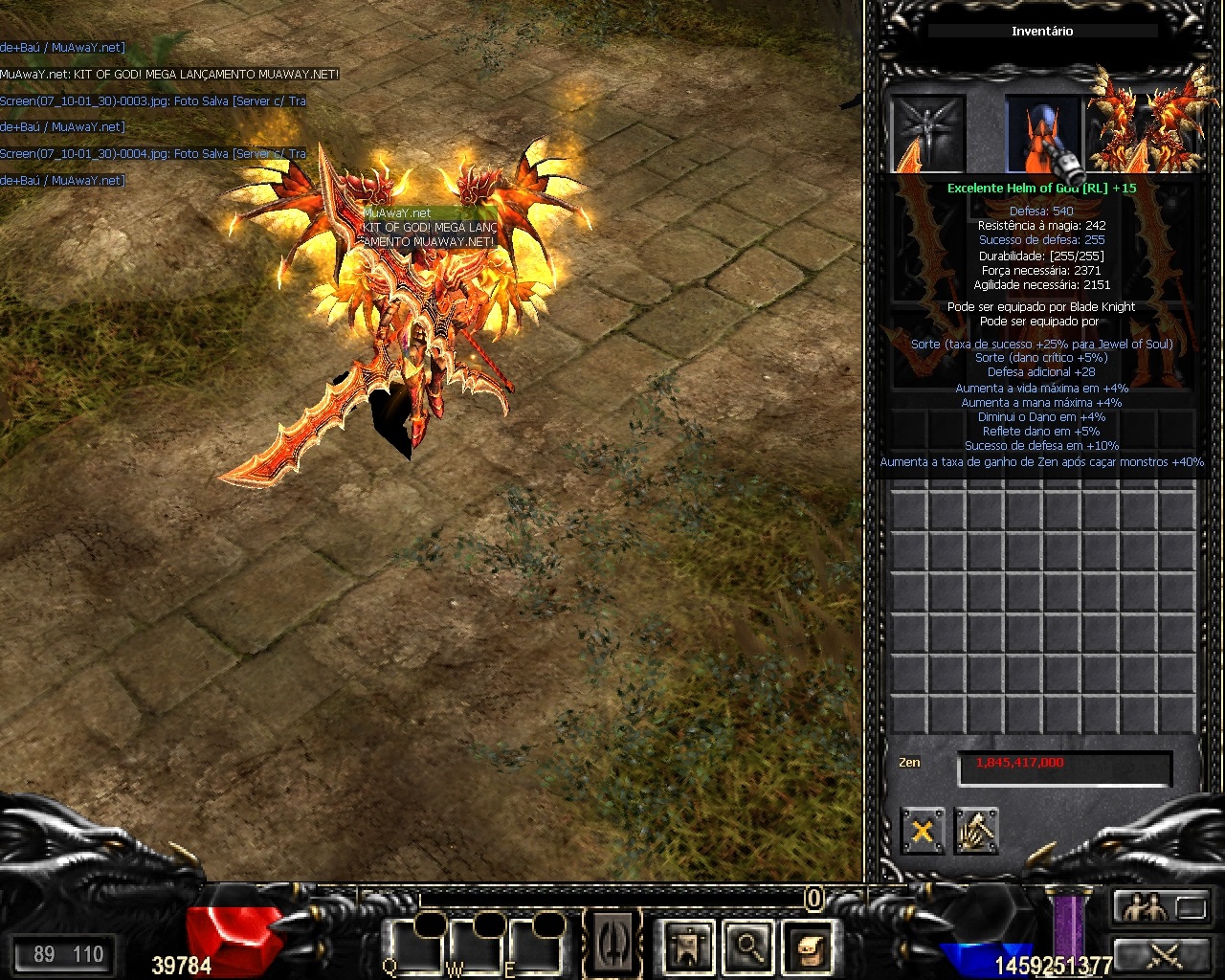Viewport: 1225px width, 980px height.
Task: Select the equipped Helm of God slot
Action: pyautogui.click(x=1043, y=134)
